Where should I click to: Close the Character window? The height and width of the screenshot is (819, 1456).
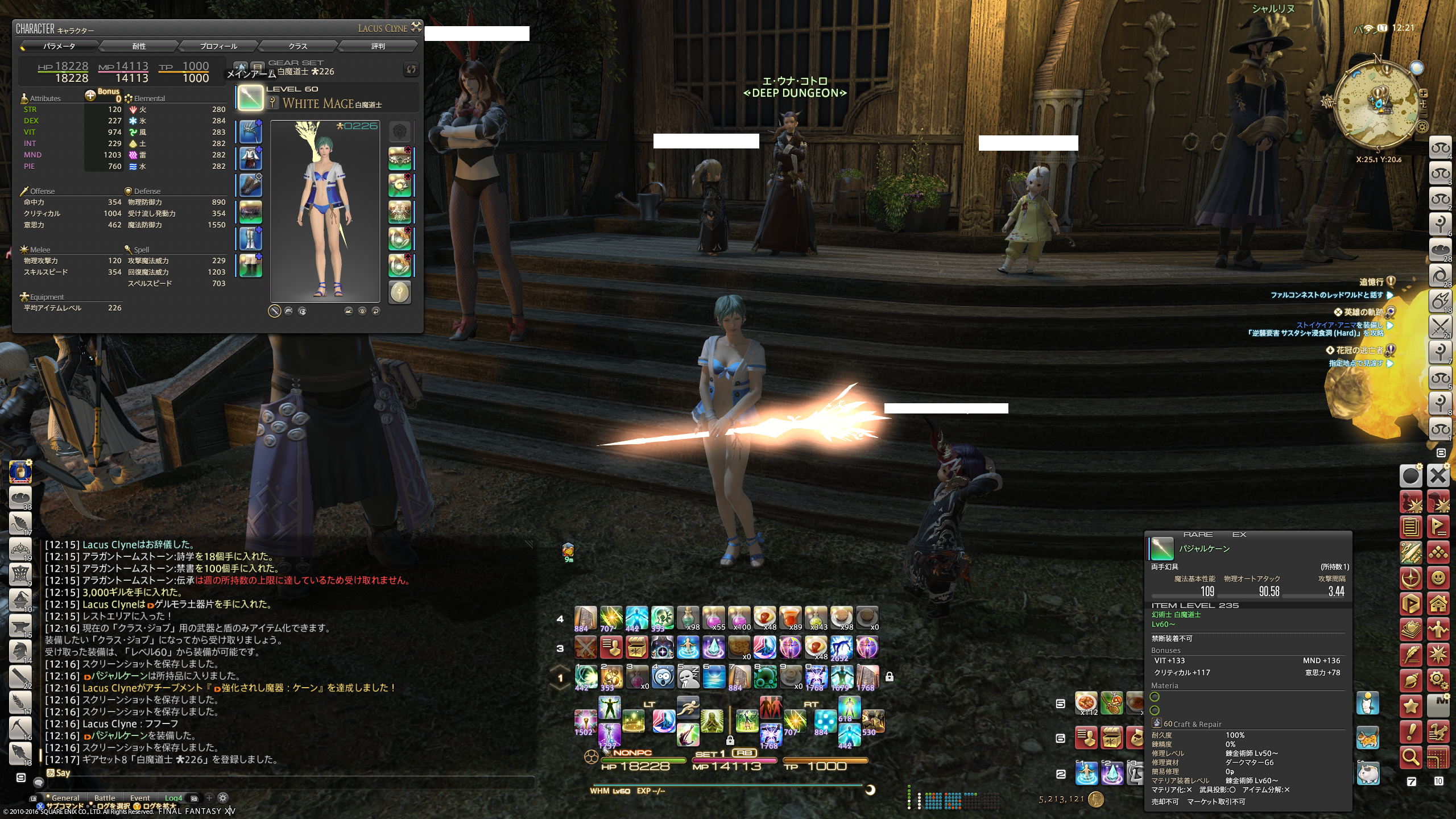coord(416,27)
